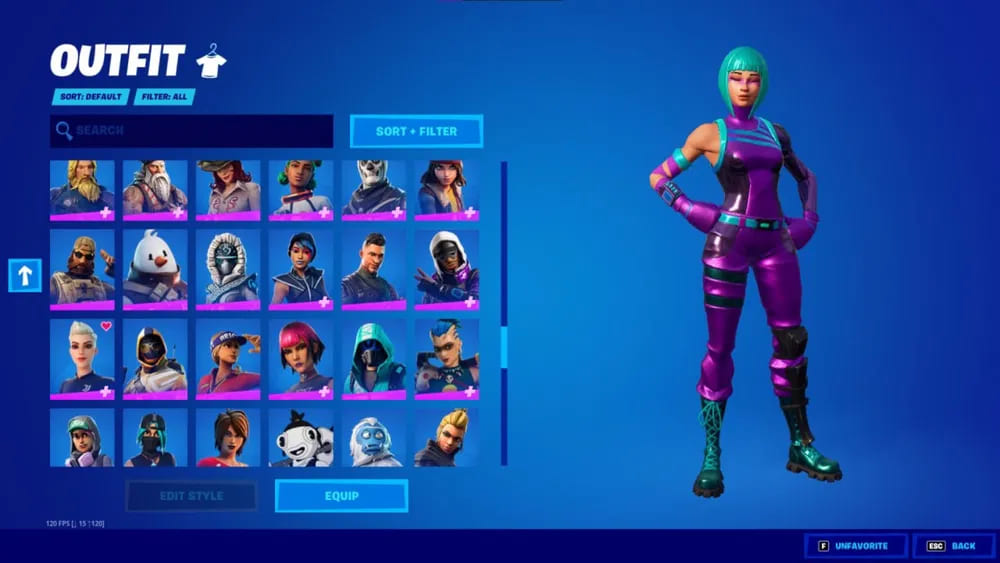This screenshot has width=1000, height=563.
Task: Choose the skull-faced outfit
Action: [x=374, y=189]
